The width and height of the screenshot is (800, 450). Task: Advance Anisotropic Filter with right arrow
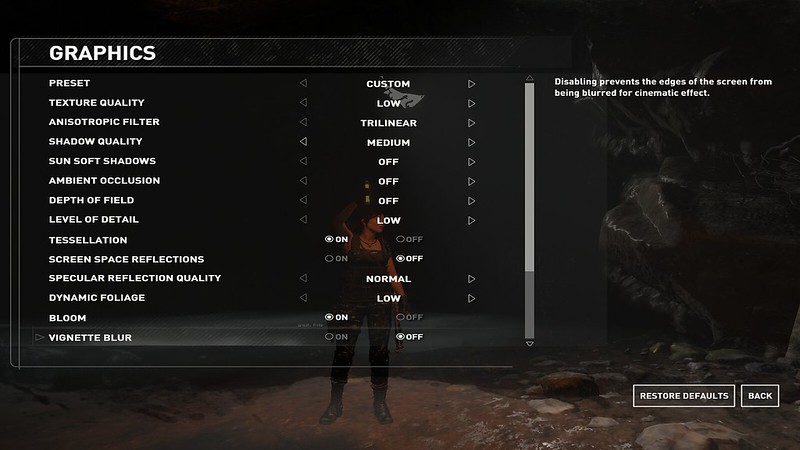tap(471, 123)
